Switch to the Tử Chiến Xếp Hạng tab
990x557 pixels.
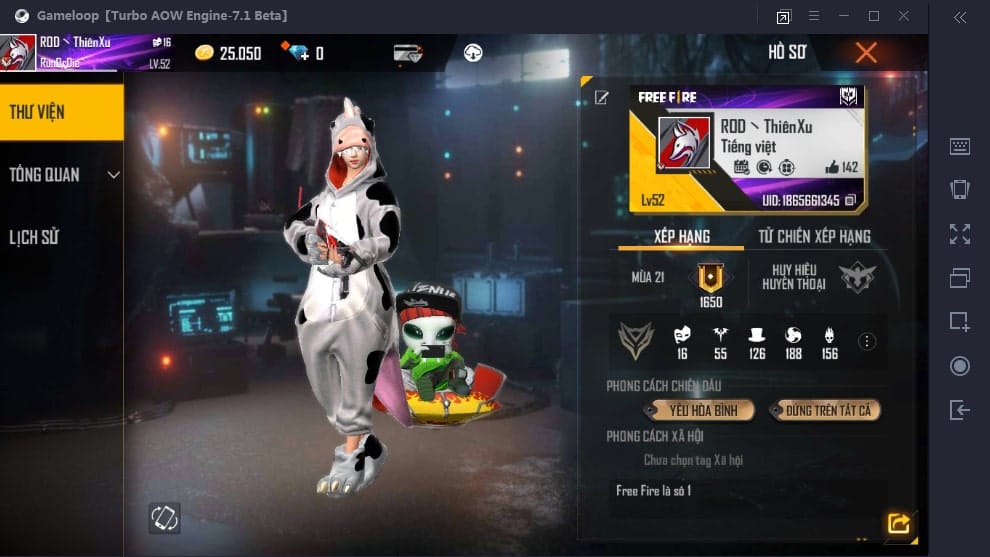814,237
